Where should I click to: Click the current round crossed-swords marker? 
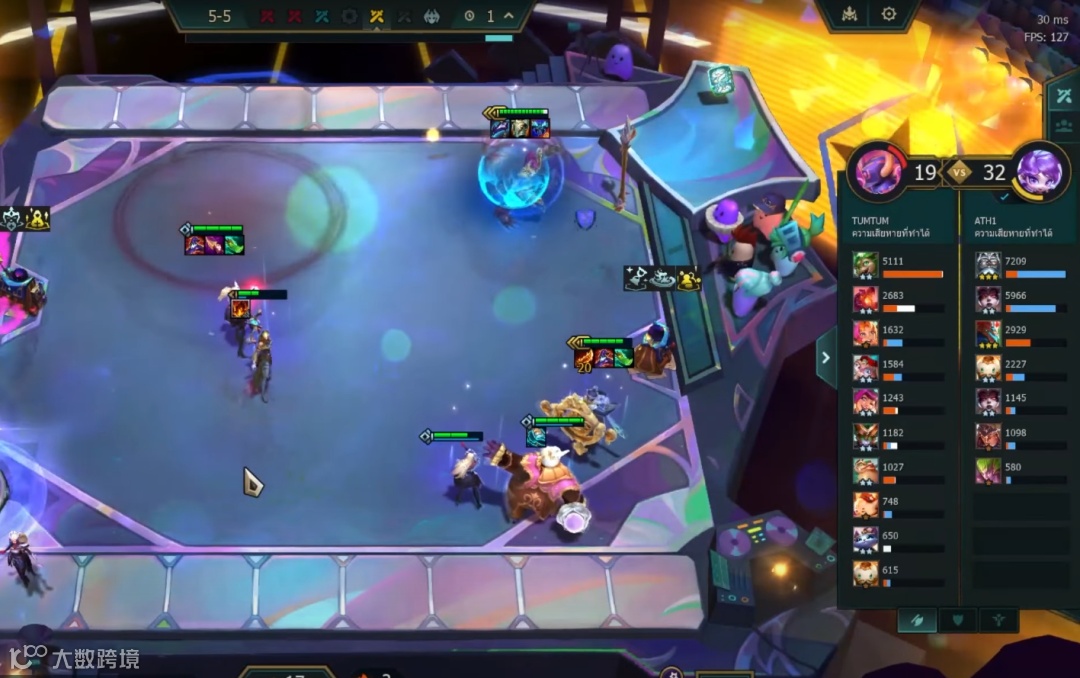[x=376, y=16]
